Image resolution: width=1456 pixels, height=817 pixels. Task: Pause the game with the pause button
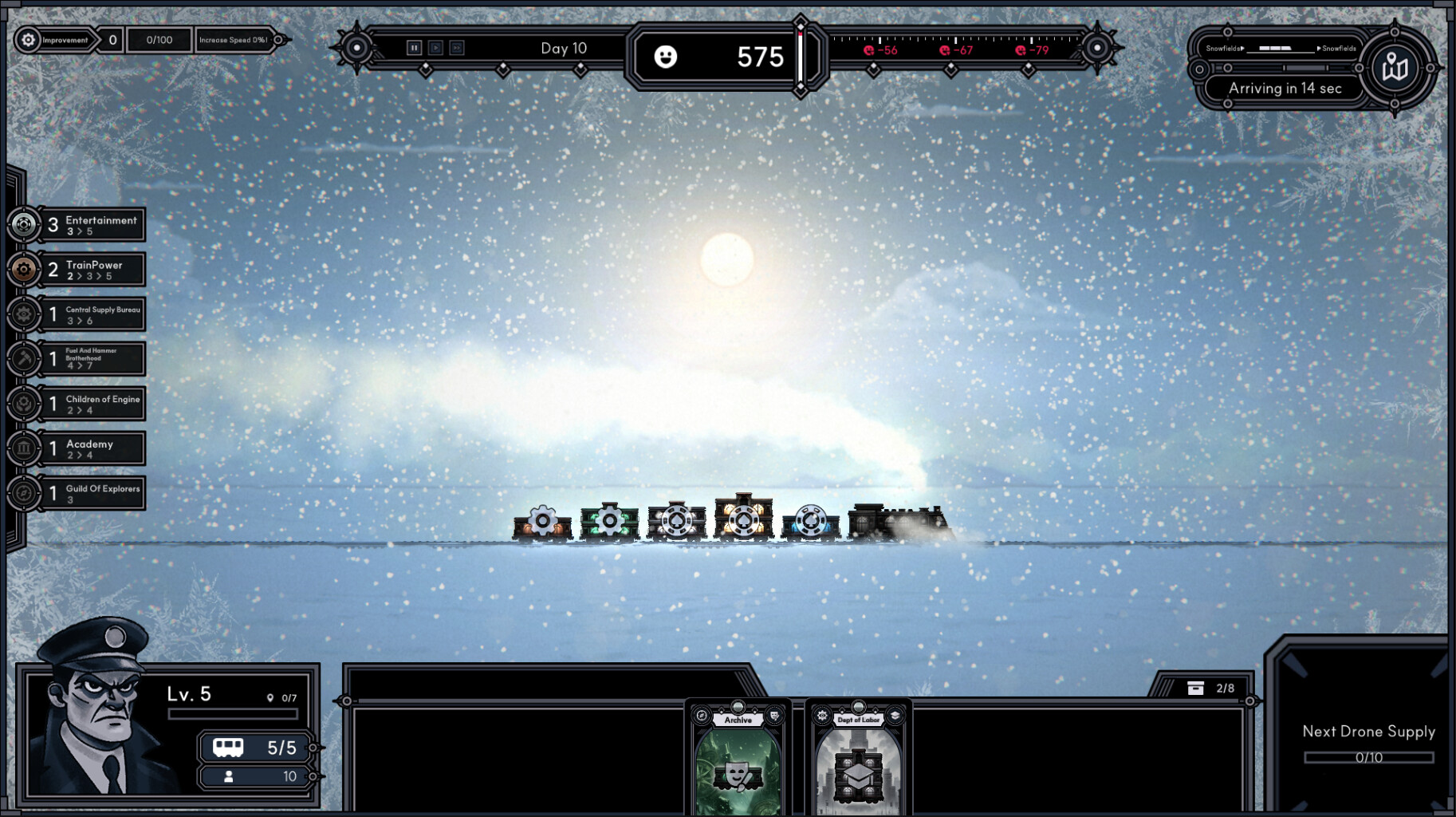[415, 47]
